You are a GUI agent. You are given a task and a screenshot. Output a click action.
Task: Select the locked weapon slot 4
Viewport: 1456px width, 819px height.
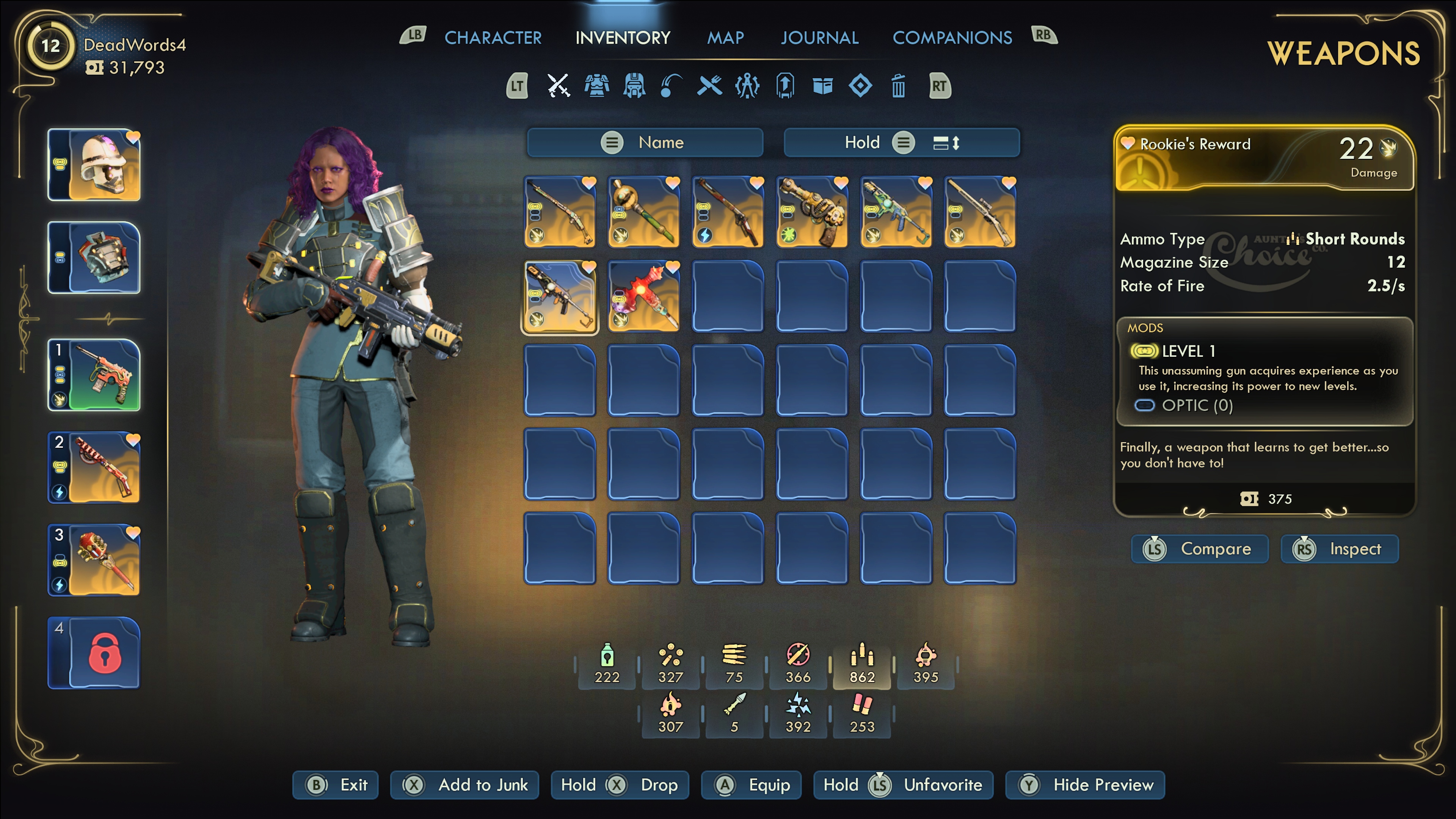[x=94, y=653]
